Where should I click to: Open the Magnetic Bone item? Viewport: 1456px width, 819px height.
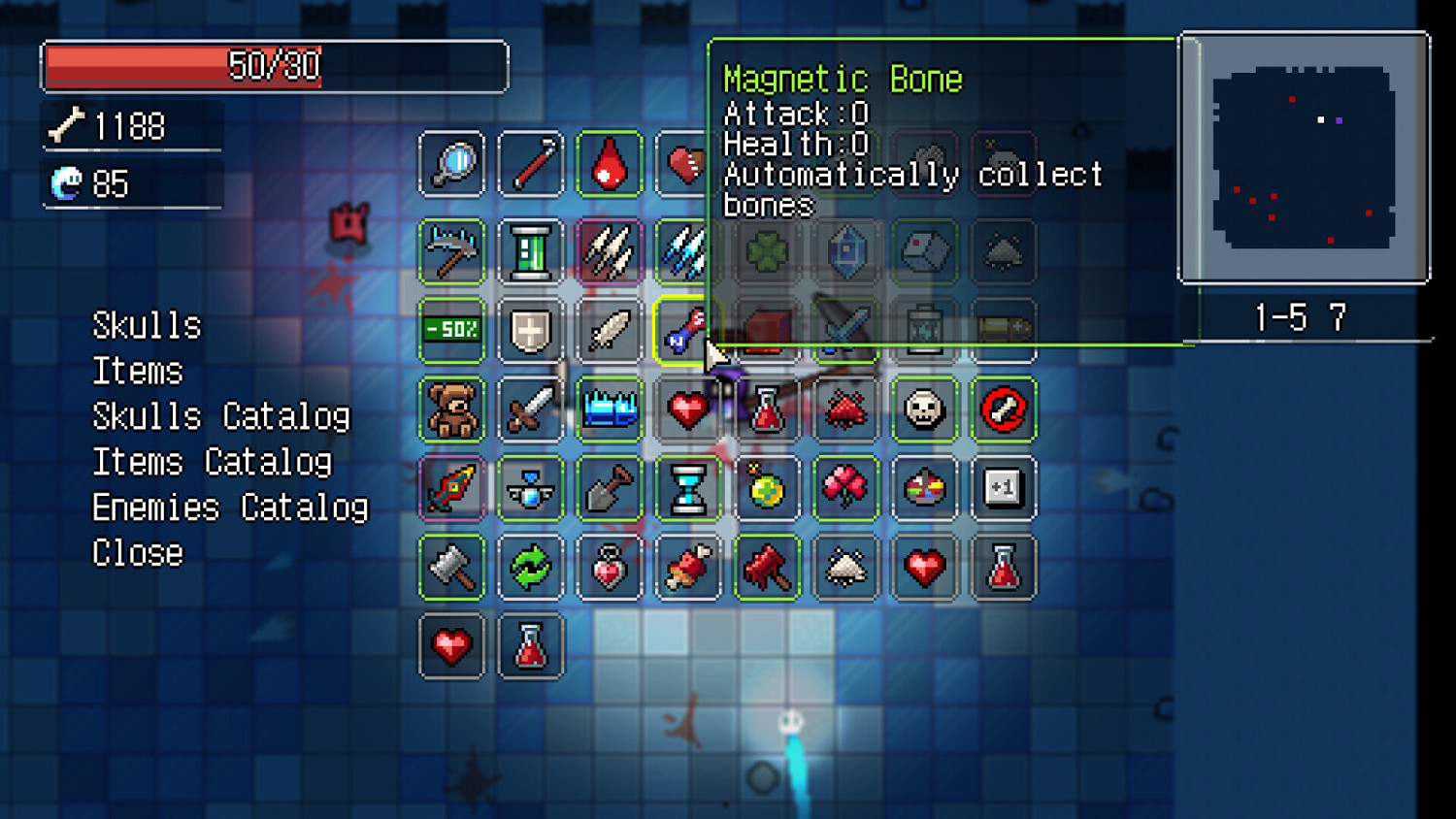click(x=688, y=330)
